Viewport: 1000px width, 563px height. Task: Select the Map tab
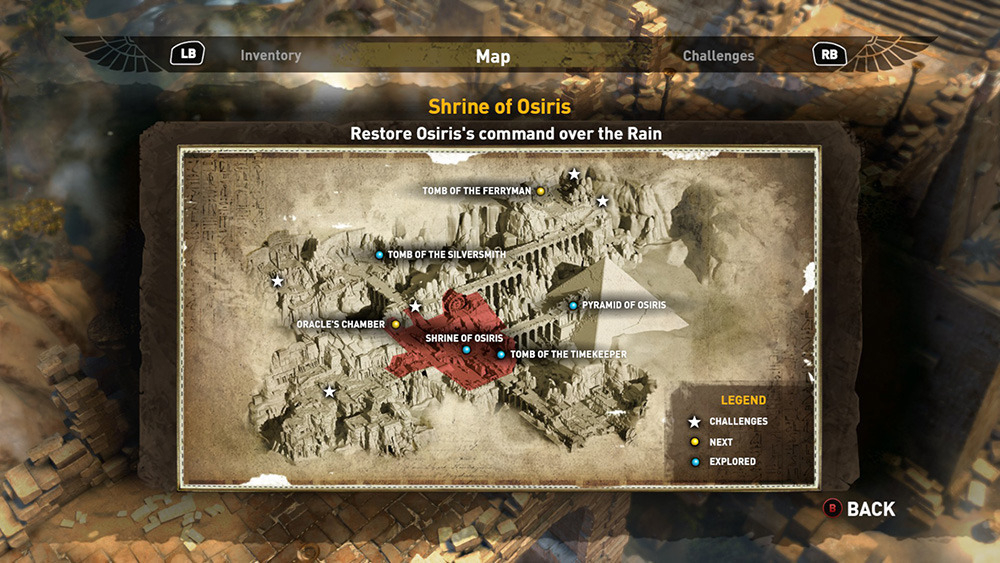(x=493, y=57)
